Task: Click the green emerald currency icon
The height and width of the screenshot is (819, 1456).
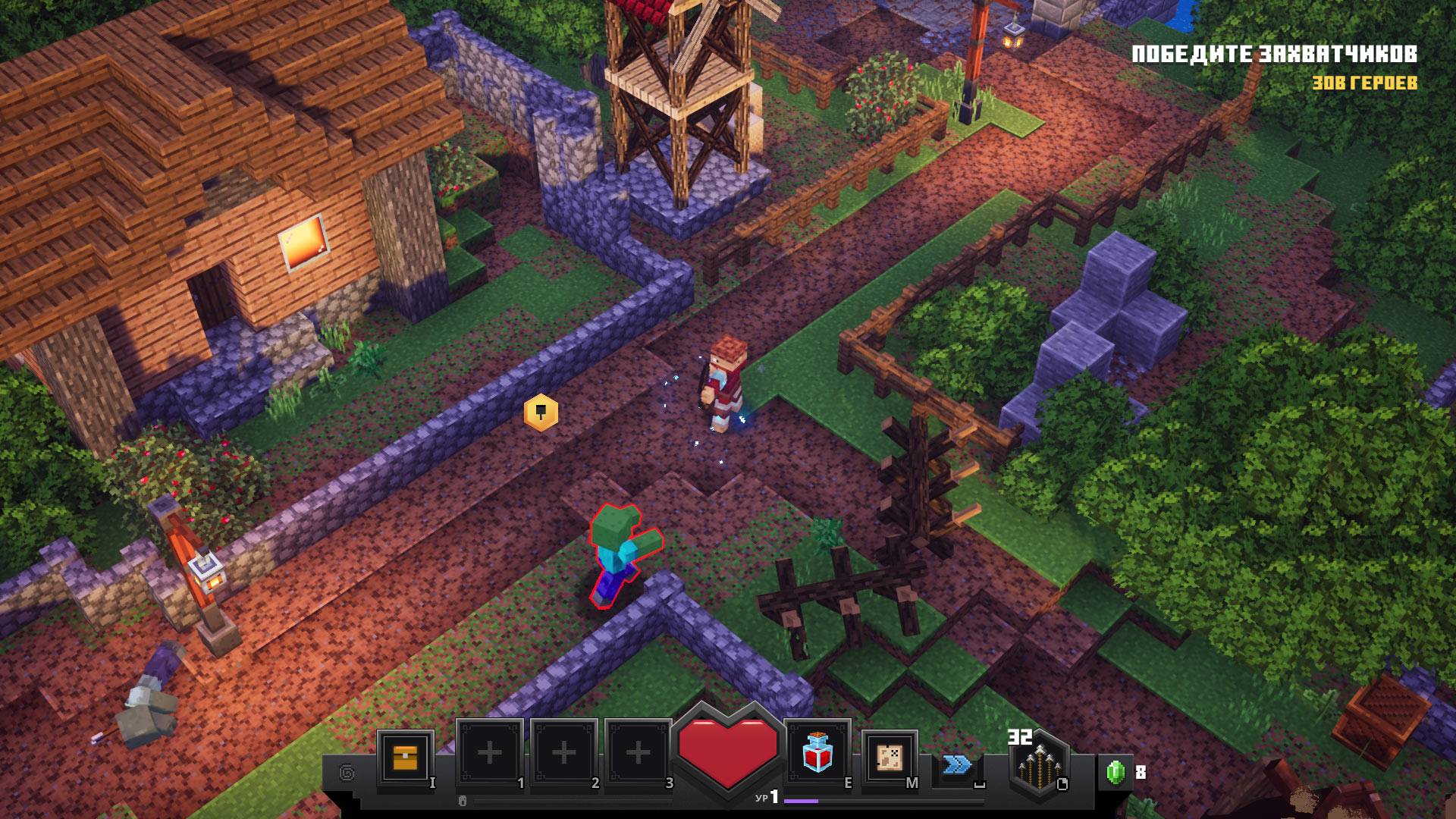Action: (x=1115, y=773)
